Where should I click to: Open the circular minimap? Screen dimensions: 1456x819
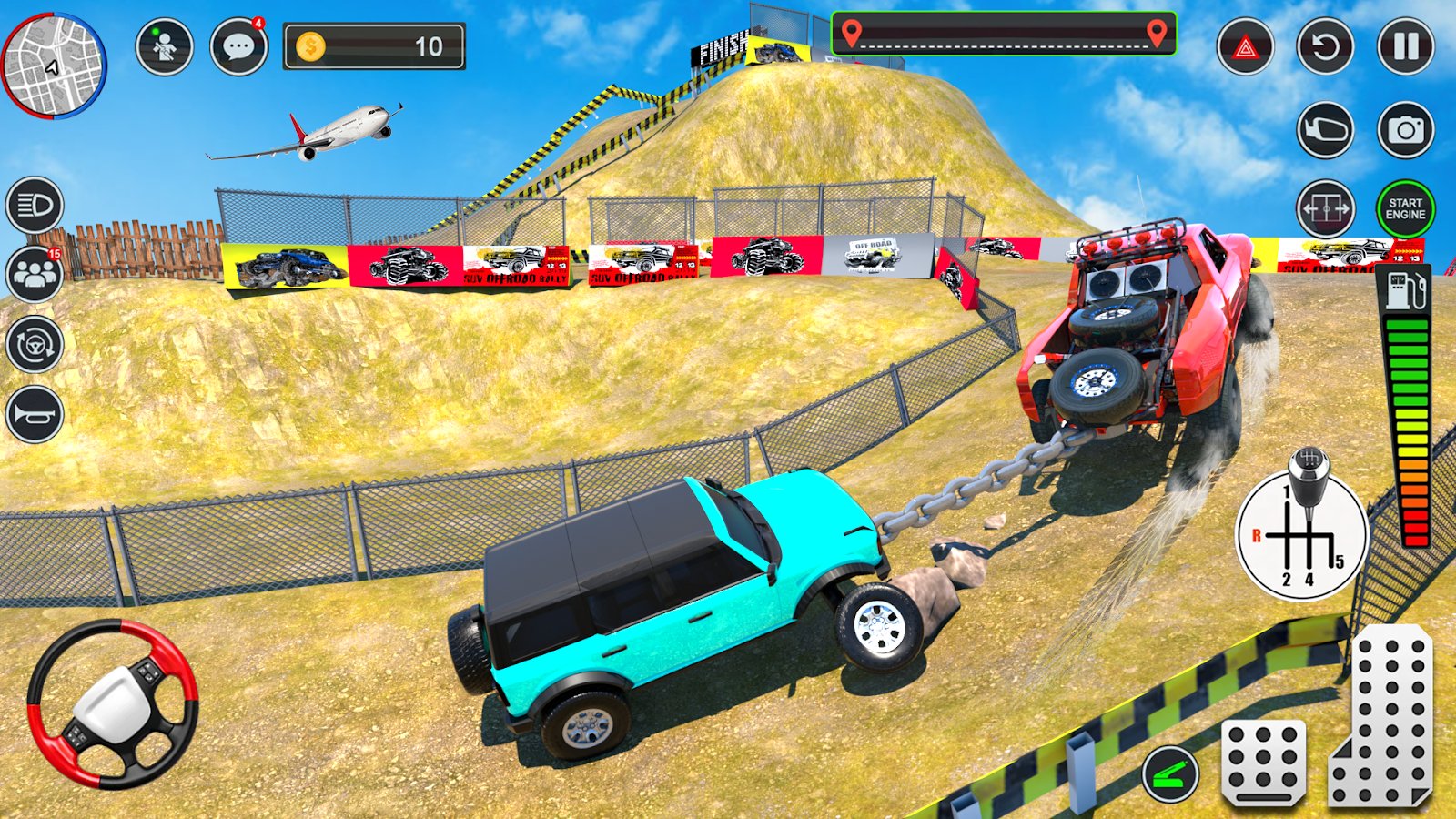54,65
